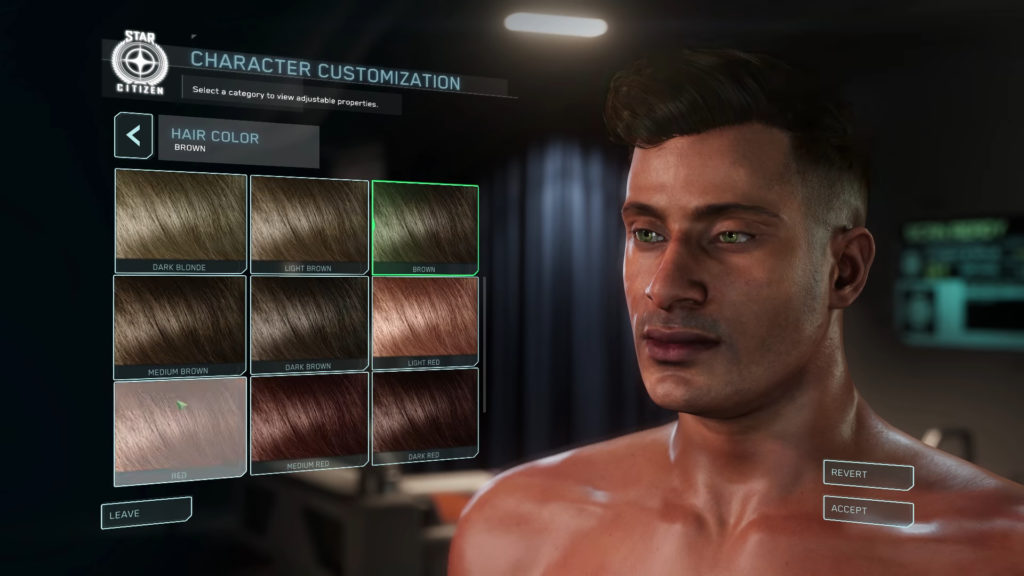Image resolution: width=1024 pixels, height=576 pixels.
Task: Accept the character customization
Action: pos(868,511)
